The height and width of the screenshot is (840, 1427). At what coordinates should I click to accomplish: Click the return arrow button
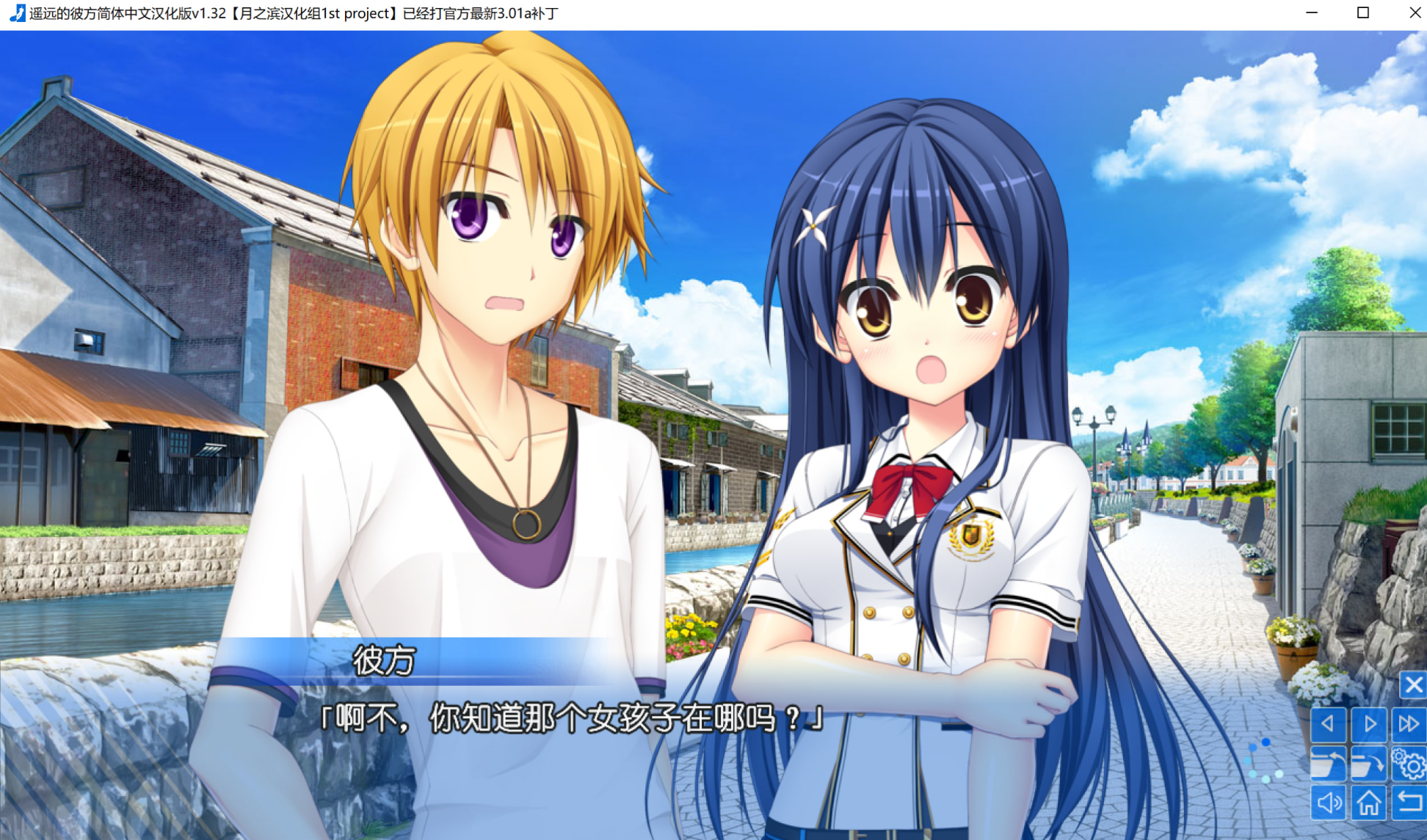(x=1409, y=802)
